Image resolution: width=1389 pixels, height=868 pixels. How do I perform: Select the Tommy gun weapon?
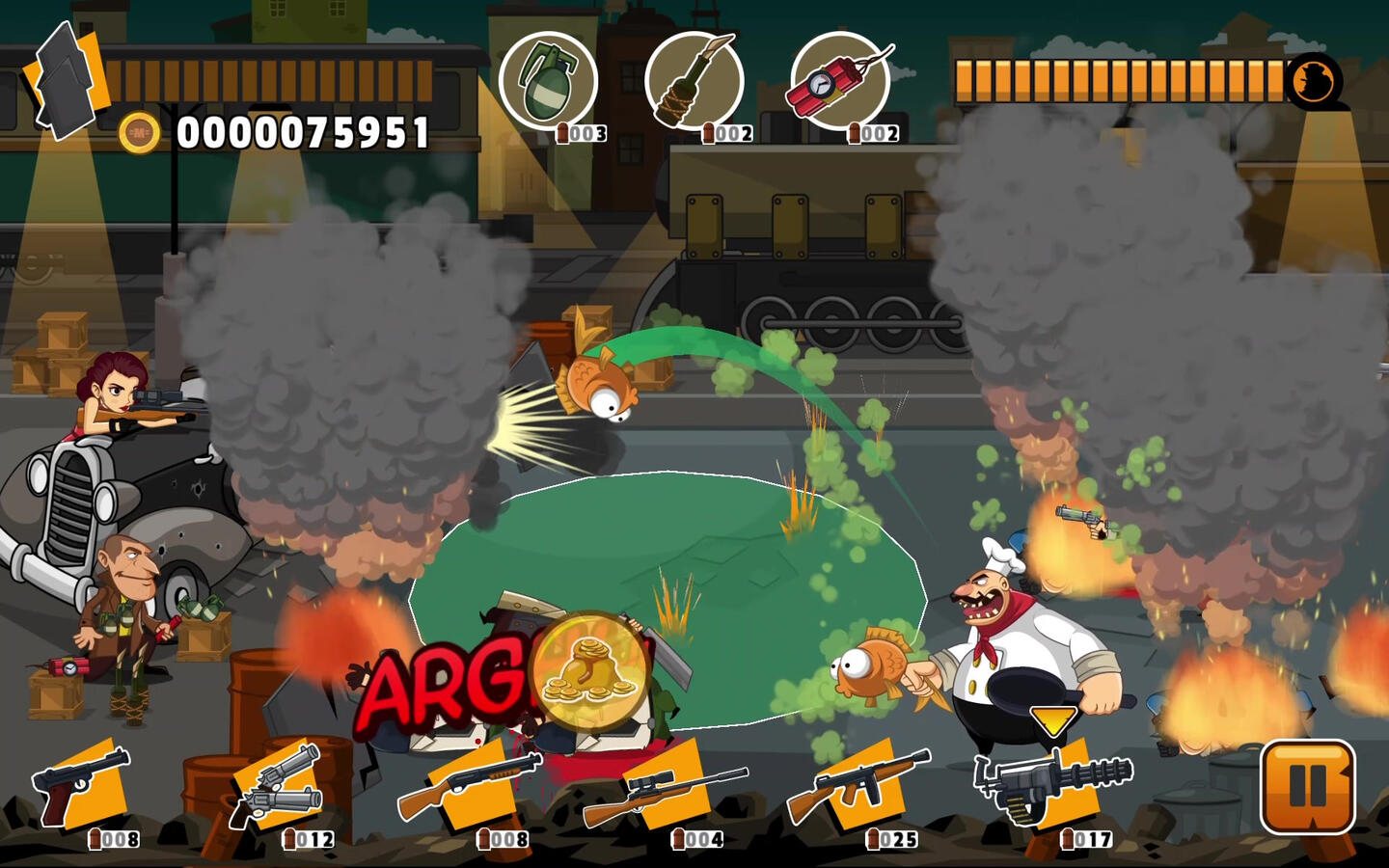860,786
